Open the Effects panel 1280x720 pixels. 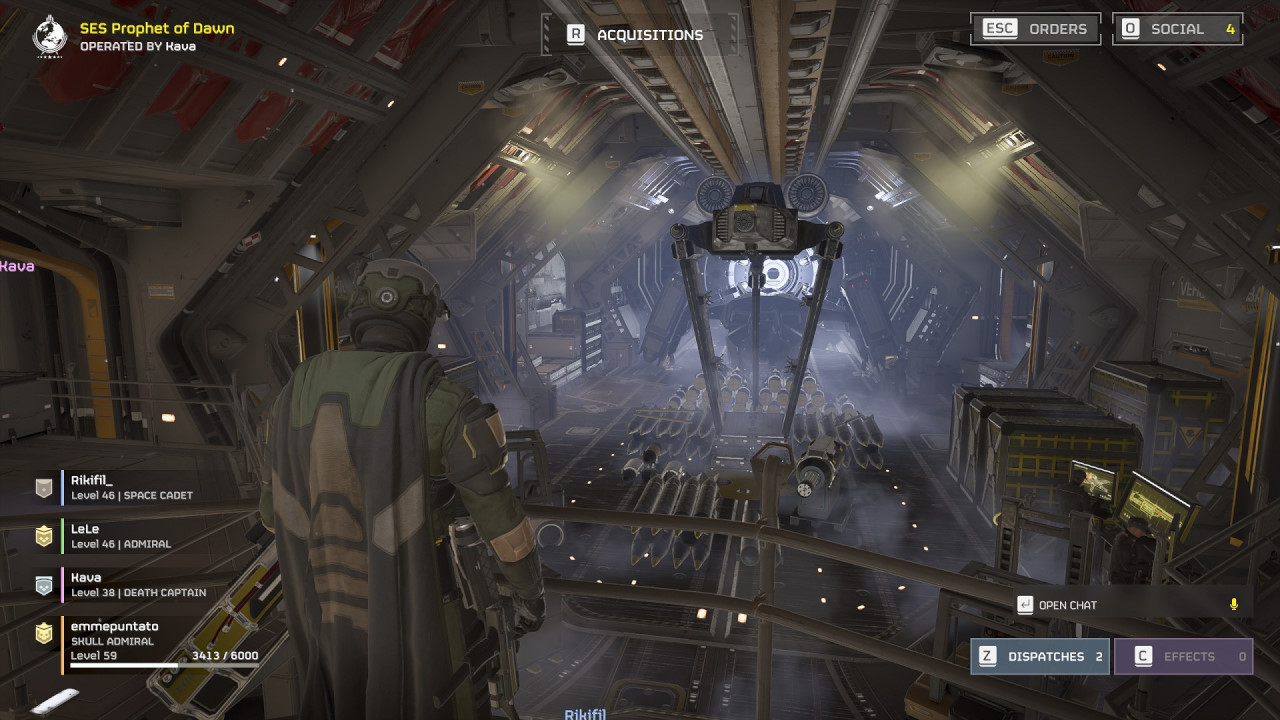[1183, 657]
